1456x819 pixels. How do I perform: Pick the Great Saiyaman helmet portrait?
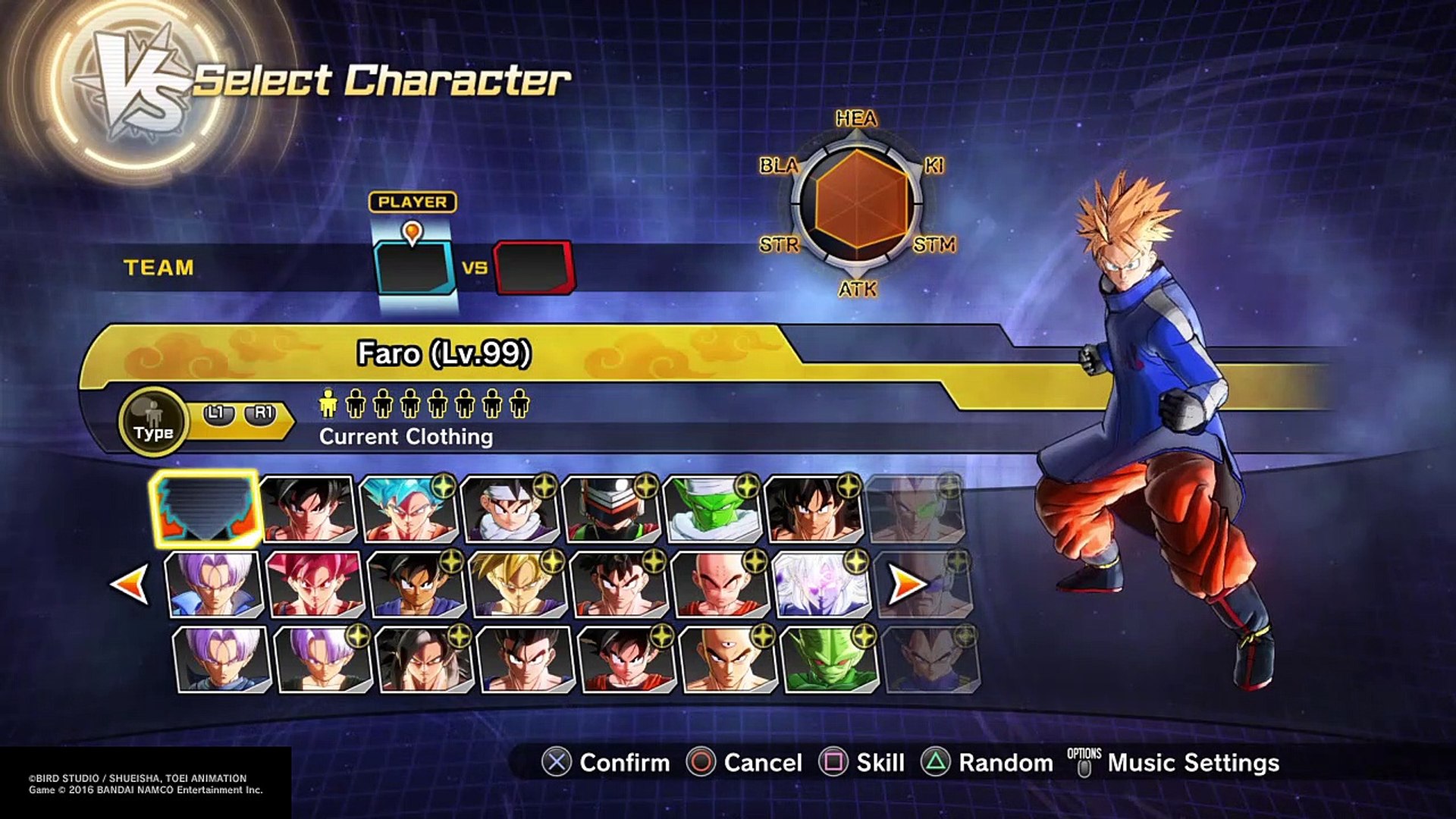tap(610, 509)
